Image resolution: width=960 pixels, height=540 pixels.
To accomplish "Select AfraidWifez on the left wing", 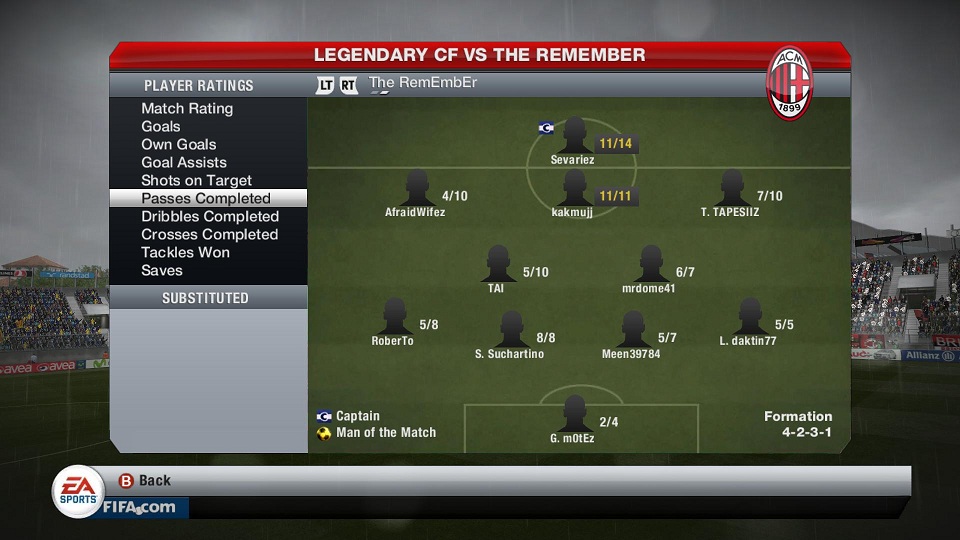I will [x=416, y=190].
